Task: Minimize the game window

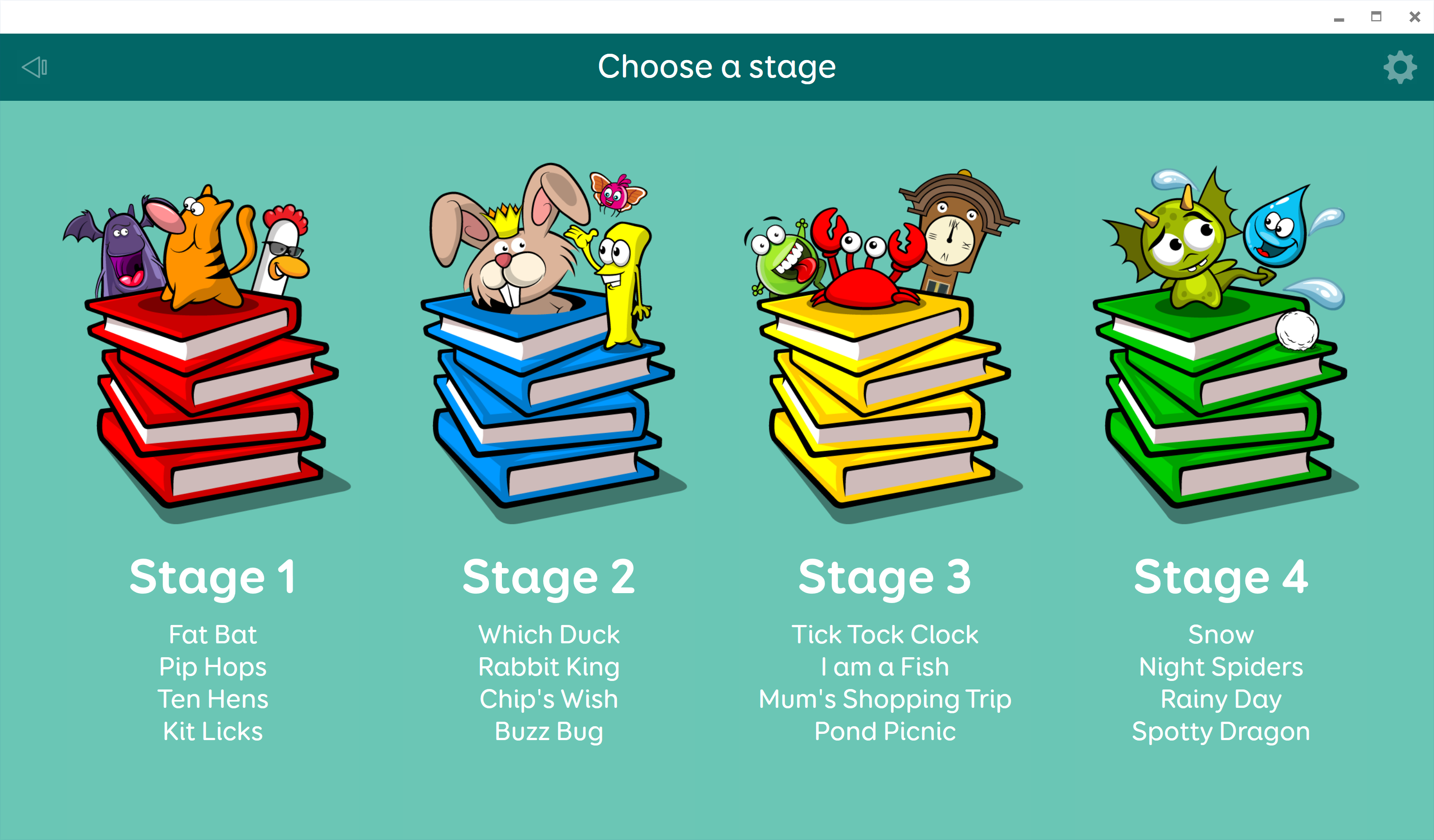Action: coord(1339,17)
